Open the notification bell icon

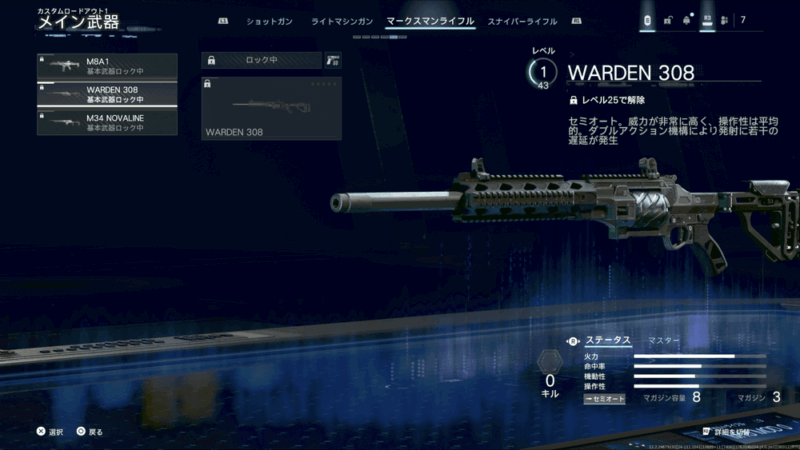click(688, 20)
